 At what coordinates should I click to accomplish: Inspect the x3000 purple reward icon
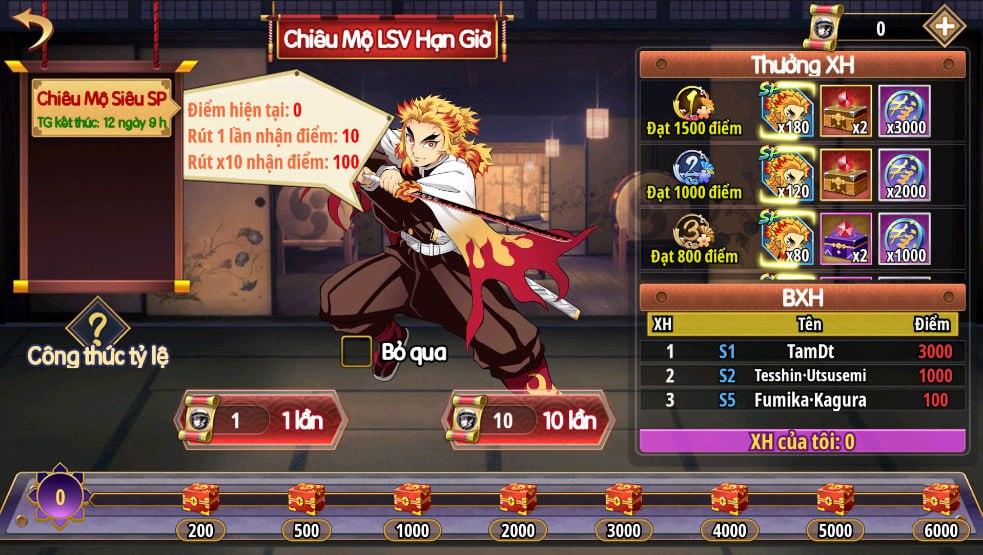[904, 110]
